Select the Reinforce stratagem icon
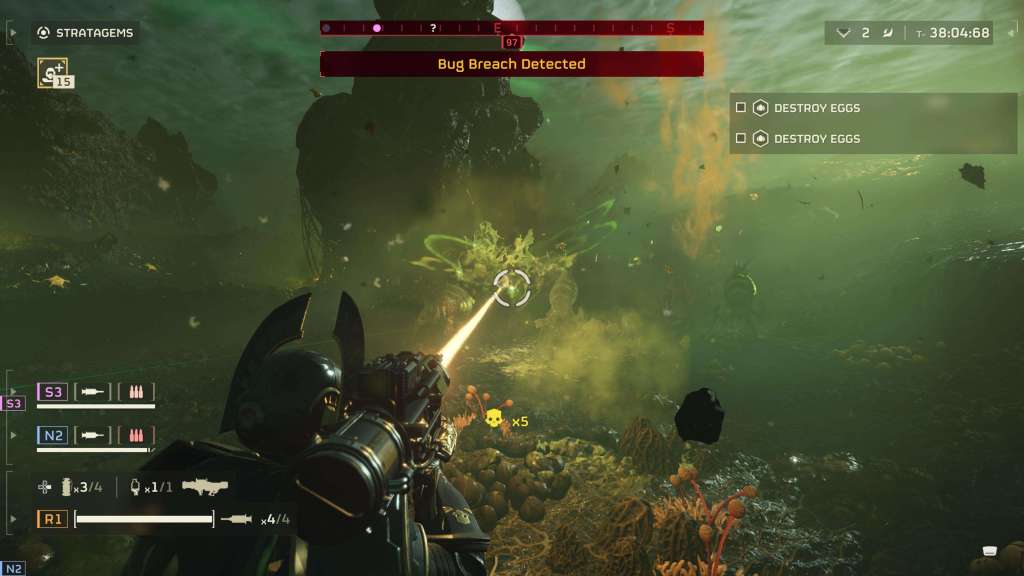This screenshot has height=576, width=1024. 52,71
